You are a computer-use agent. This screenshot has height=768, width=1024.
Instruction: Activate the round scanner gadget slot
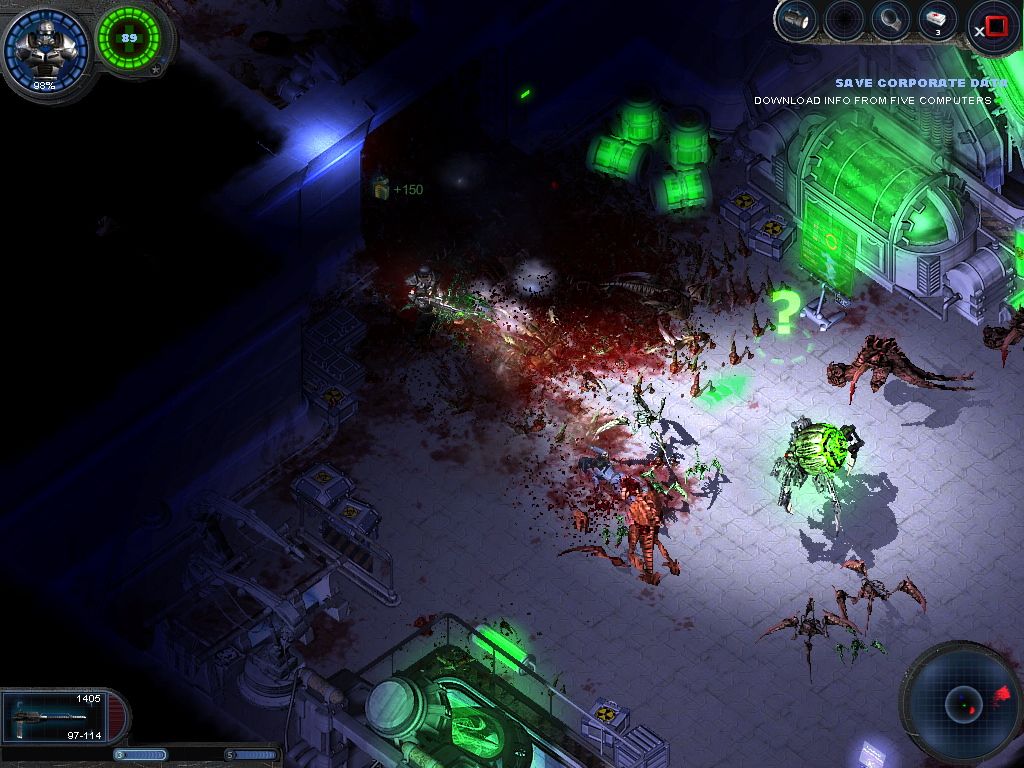point(887,20)
